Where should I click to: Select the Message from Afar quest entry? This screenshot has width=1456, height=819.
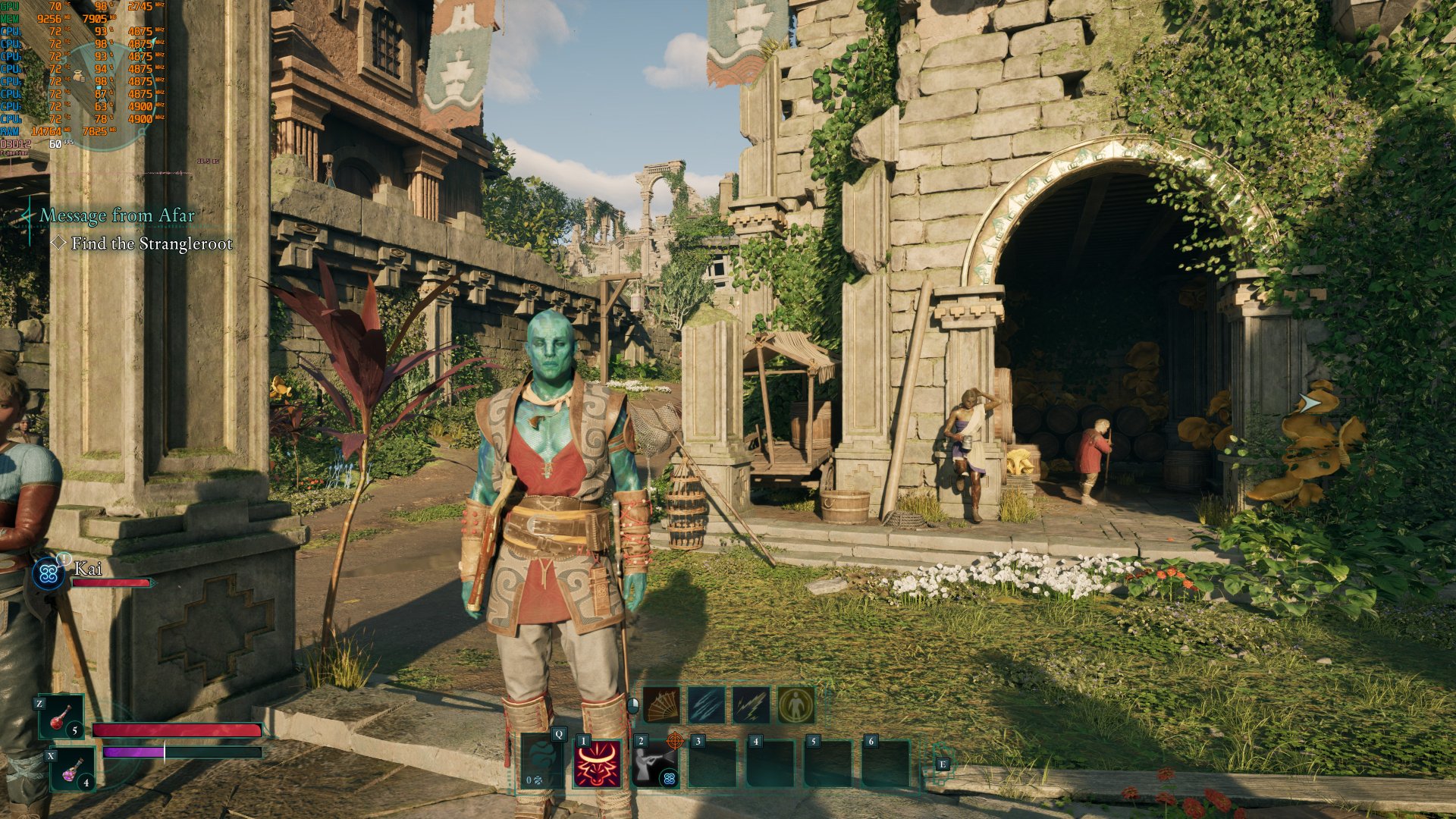click(118, 215)
